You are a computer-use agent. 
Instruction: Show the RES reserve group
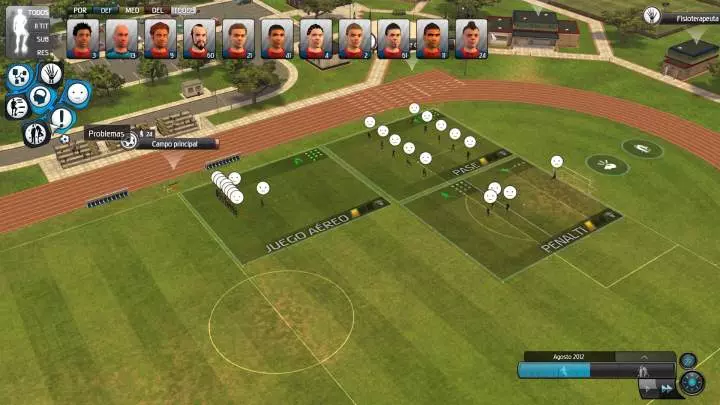pos(42,52)
